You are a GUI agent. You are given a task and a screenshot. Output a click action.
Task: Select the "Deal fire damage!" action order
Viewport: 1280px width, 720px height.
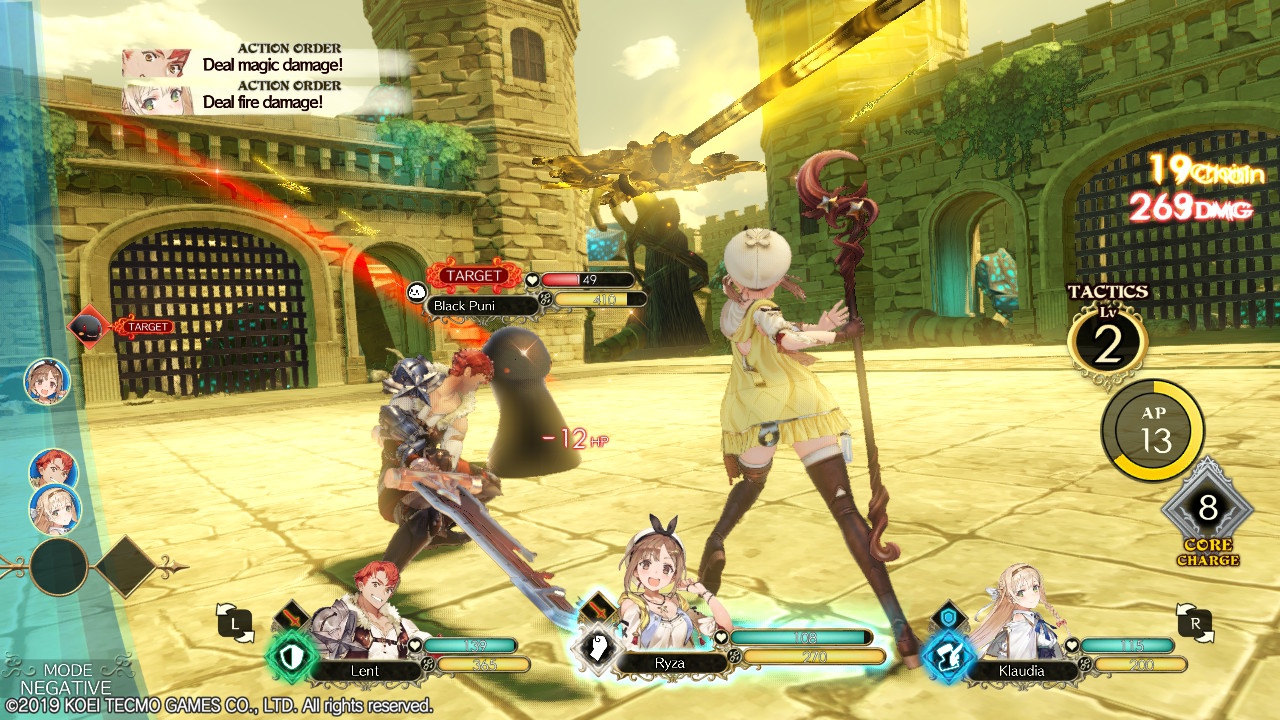pyautogui.click(x=262, y=101)
